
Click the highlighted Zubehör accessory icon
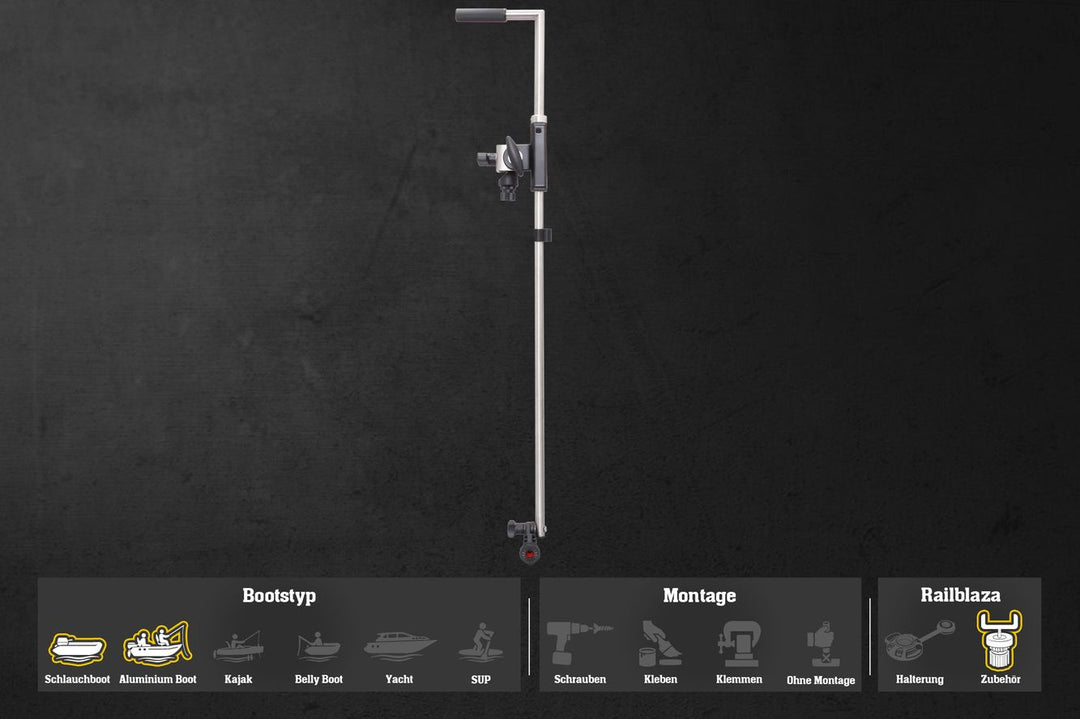1000,640
